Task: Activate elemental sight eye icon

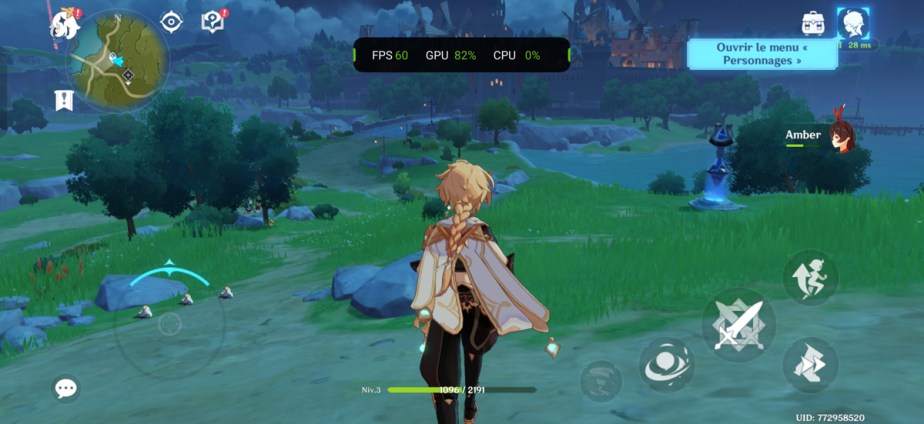Action: 172,21
